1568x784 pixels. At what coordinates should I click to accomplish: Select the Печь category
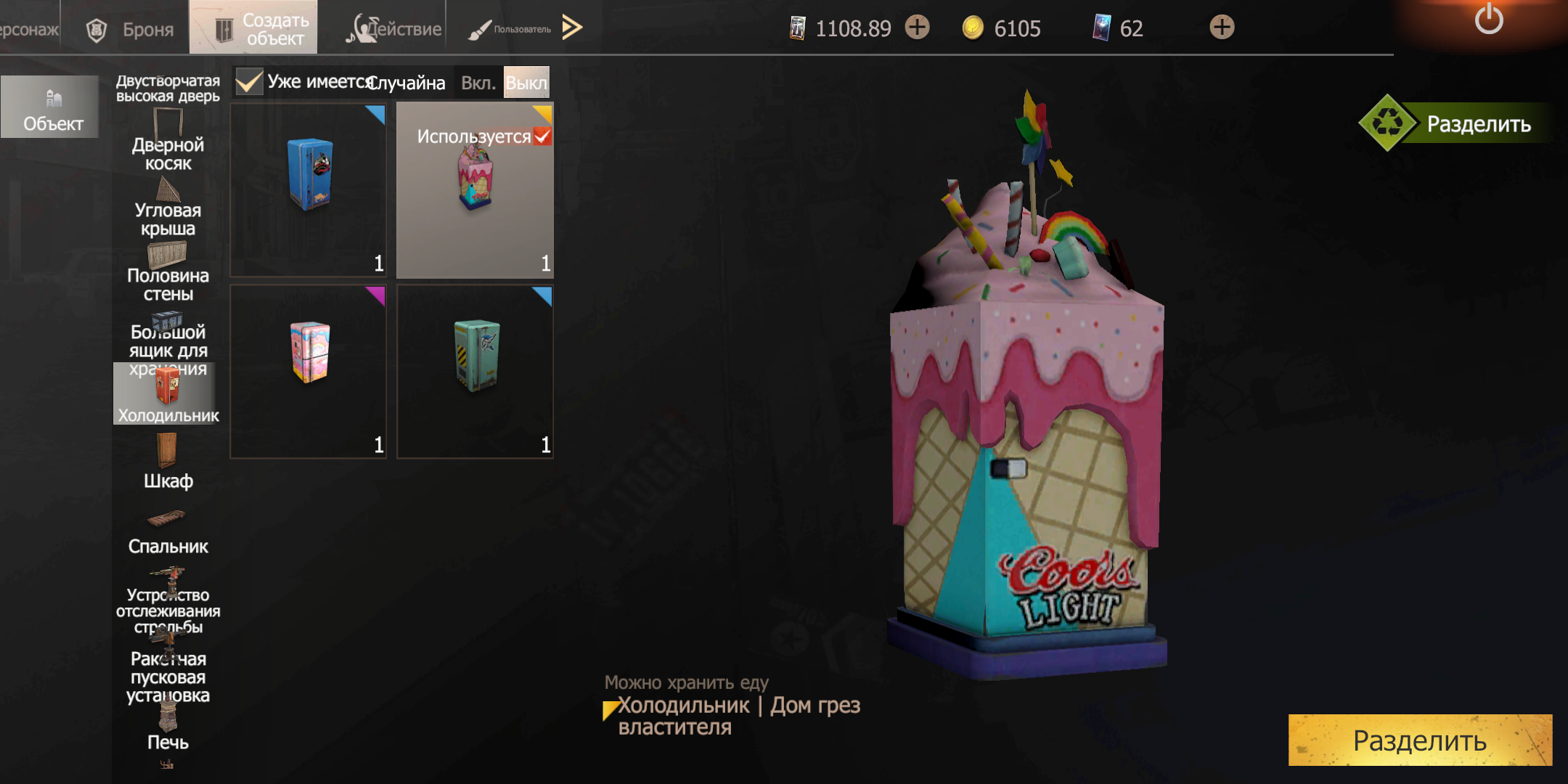[x=168, y=730]
